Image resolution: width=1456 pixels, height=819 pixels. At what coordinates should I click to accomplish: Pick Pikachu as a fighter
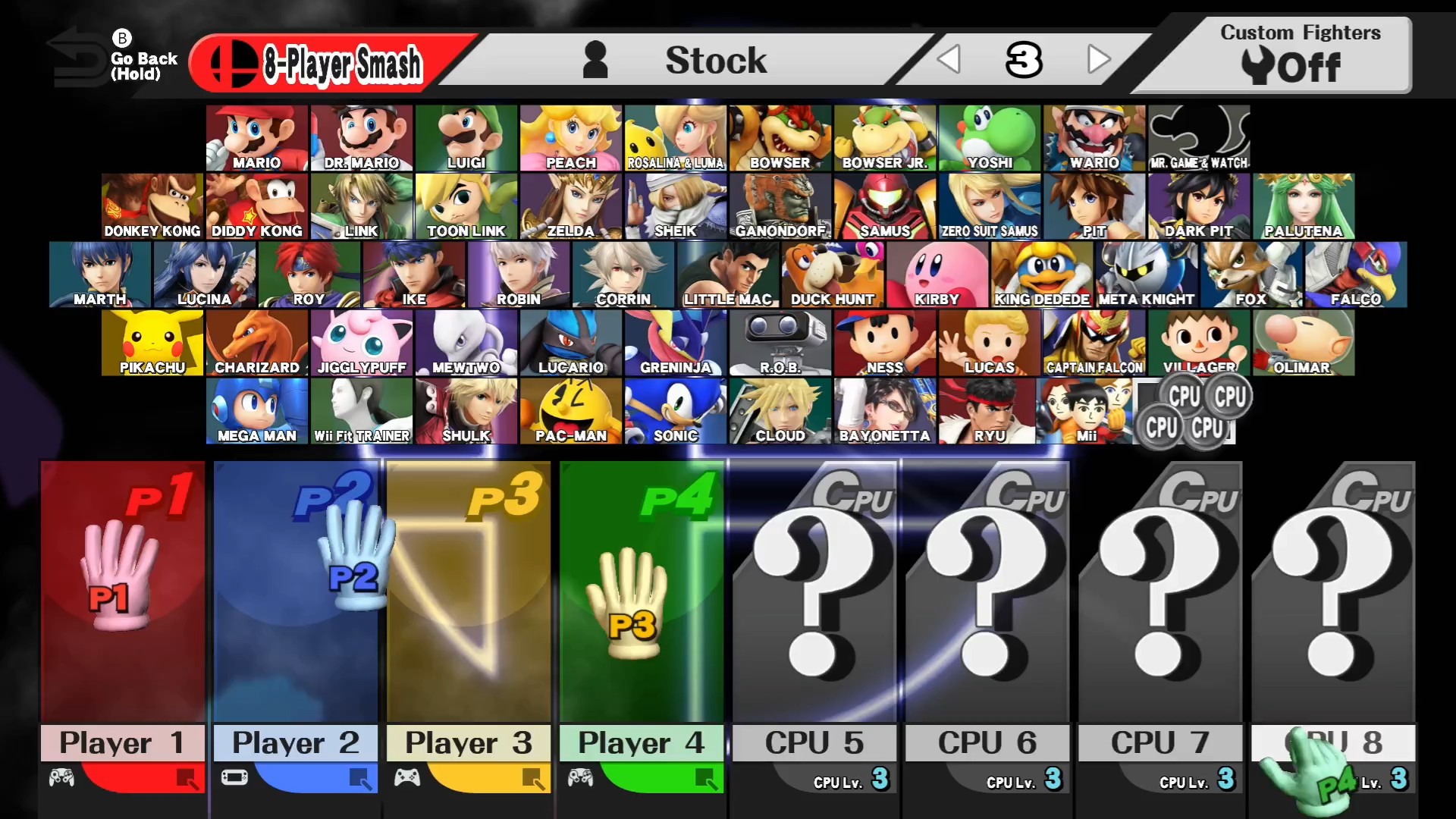152,341
